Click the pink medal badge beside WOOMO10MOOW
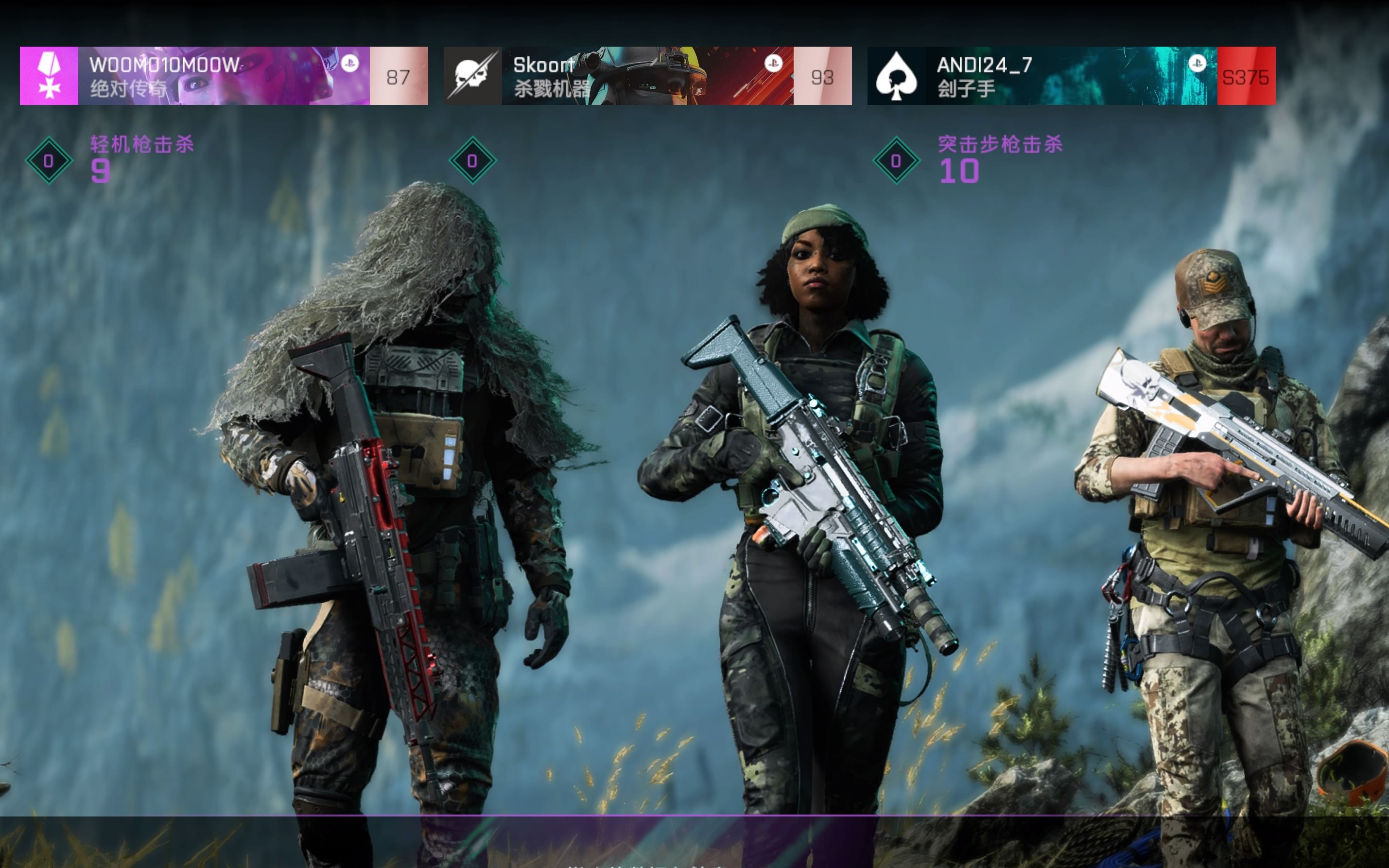Screen dimensions: 1389x868 tap(49, 76)
